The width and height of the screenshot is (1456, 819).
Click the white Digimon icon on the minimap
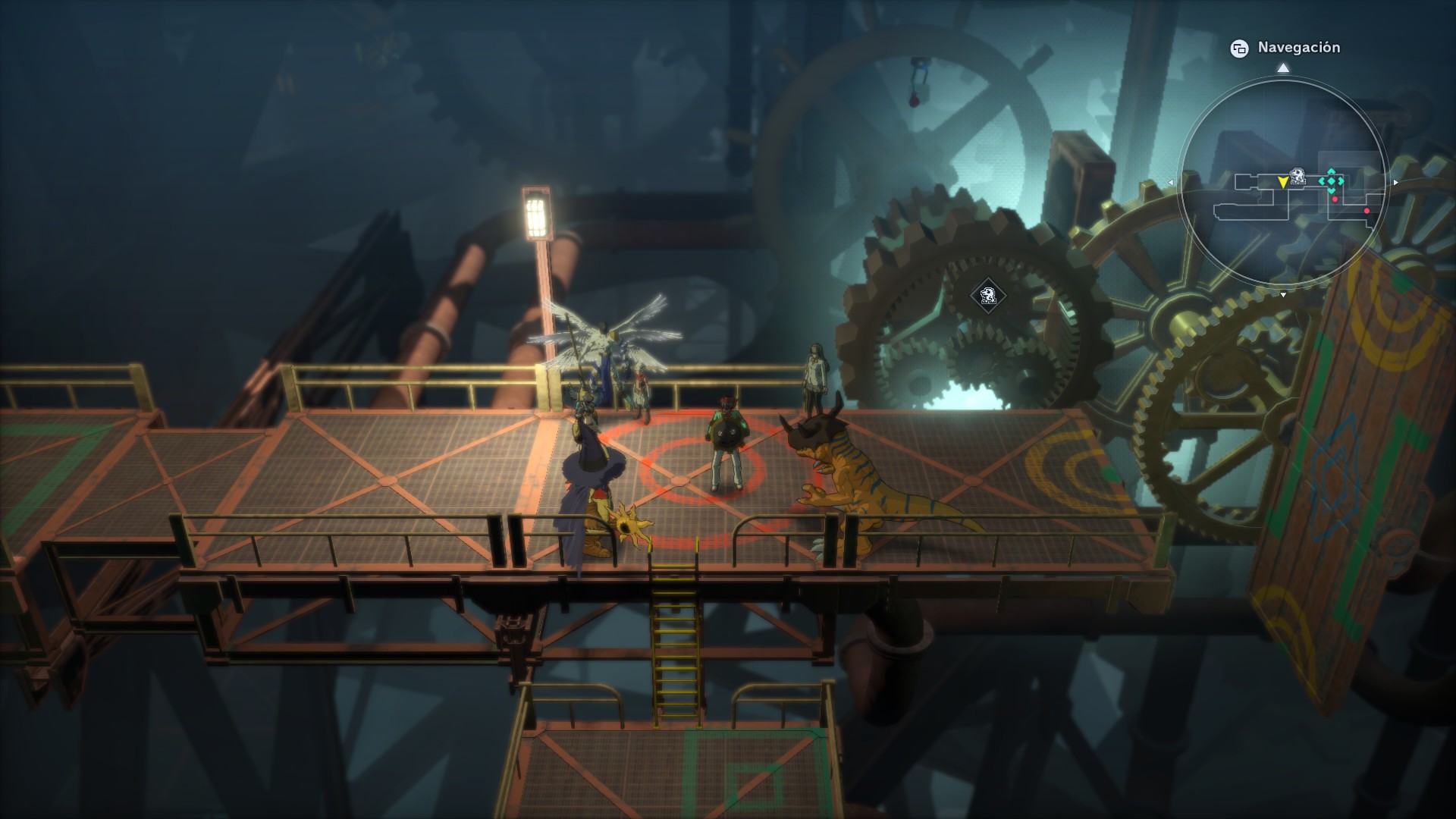point(1298,177)
